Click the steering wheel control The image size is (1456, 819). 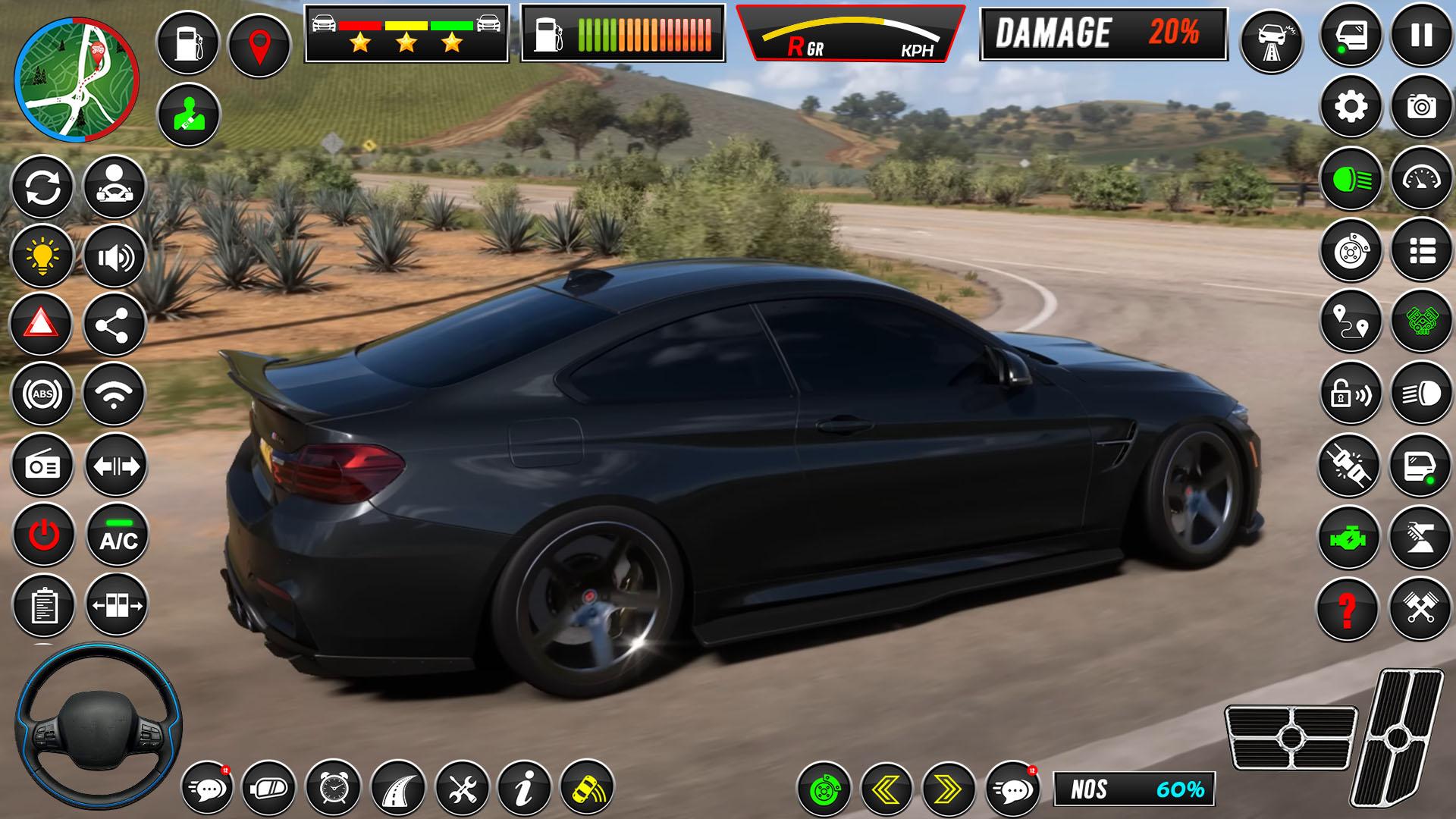point(98,728)
